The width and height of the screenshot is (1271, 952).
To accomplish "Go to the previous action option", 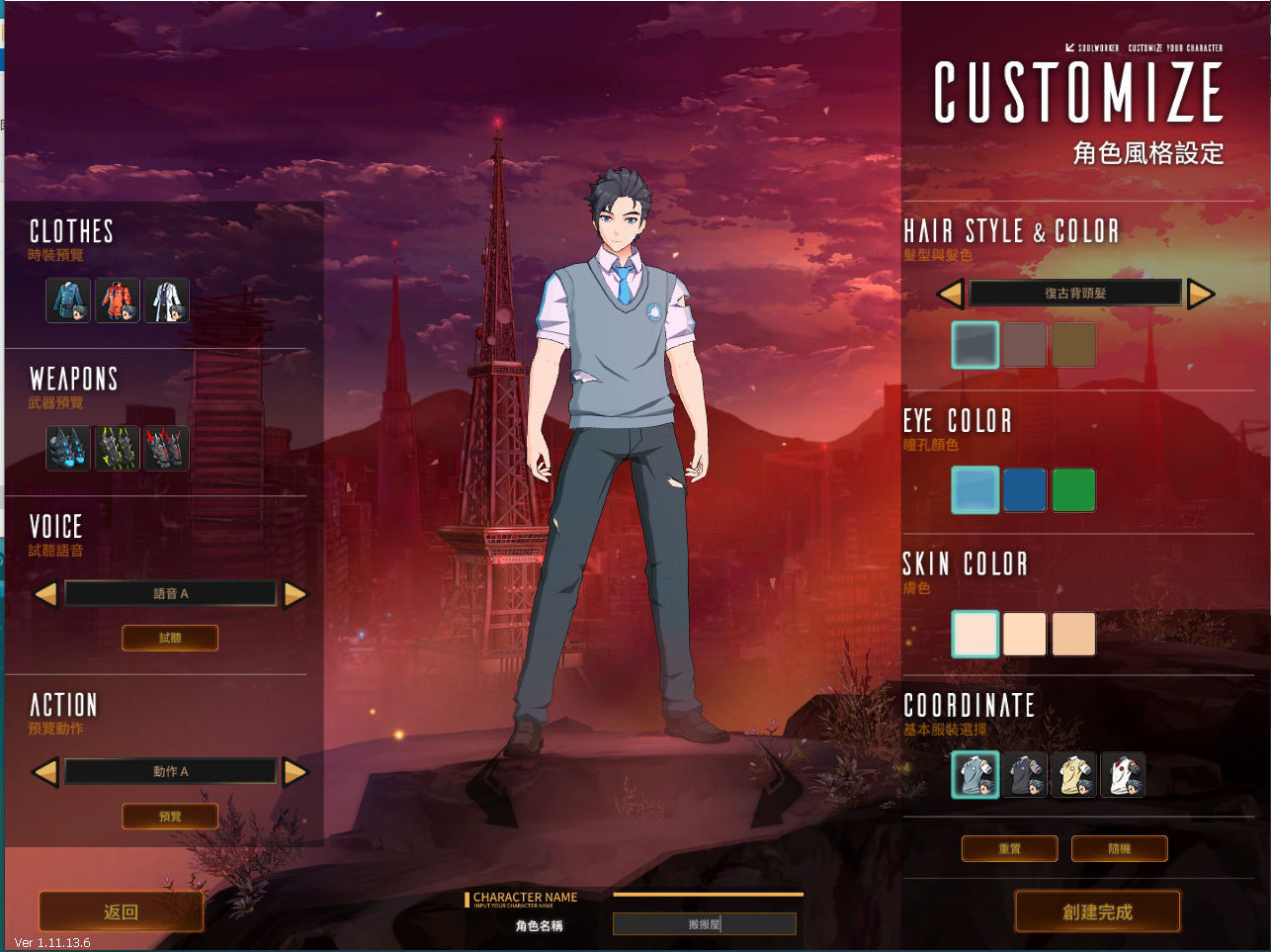I will coord(45,772).
